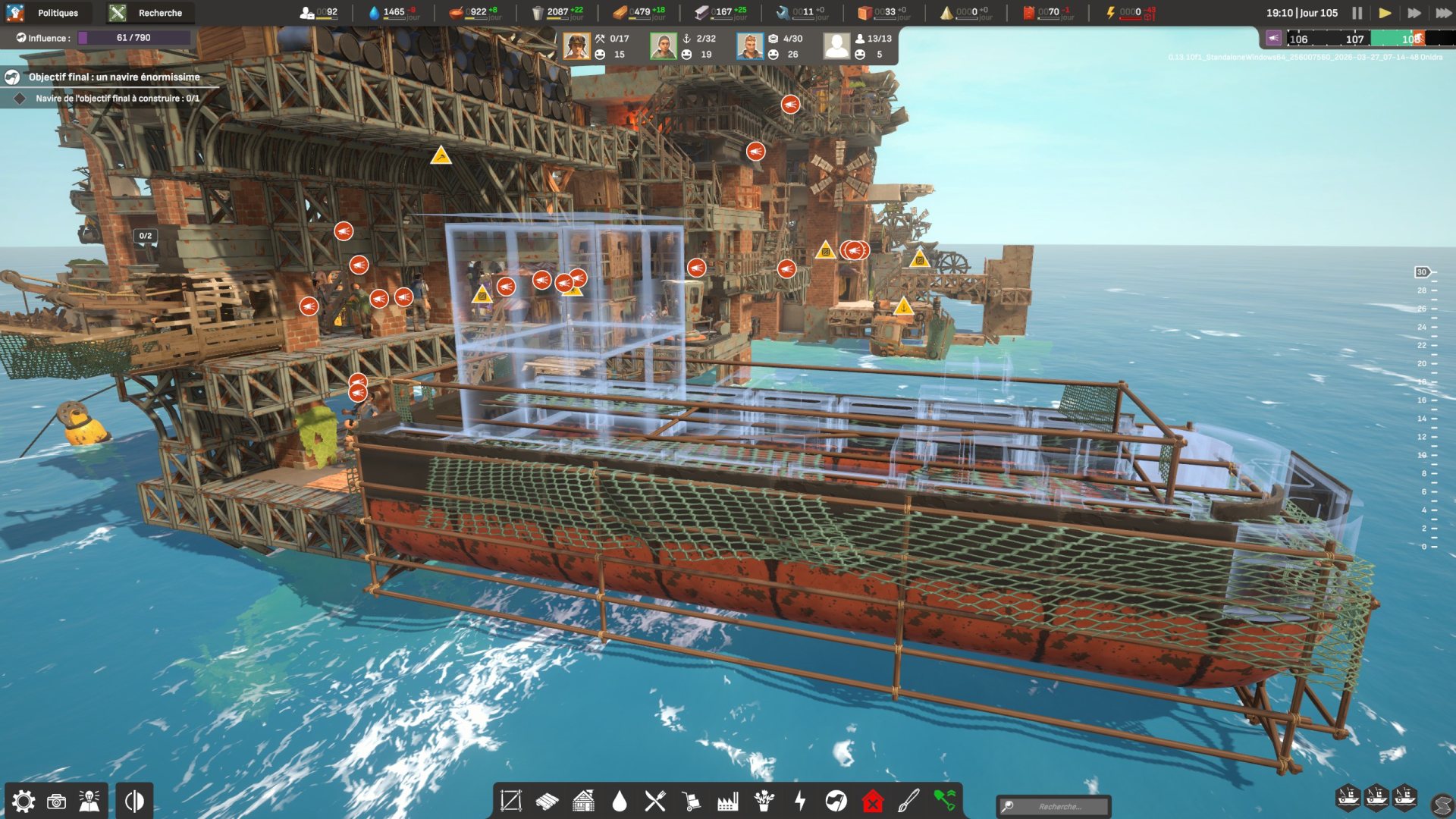Activate the red demolish building tool
The image size is (1456, 819).
(873, 801)
